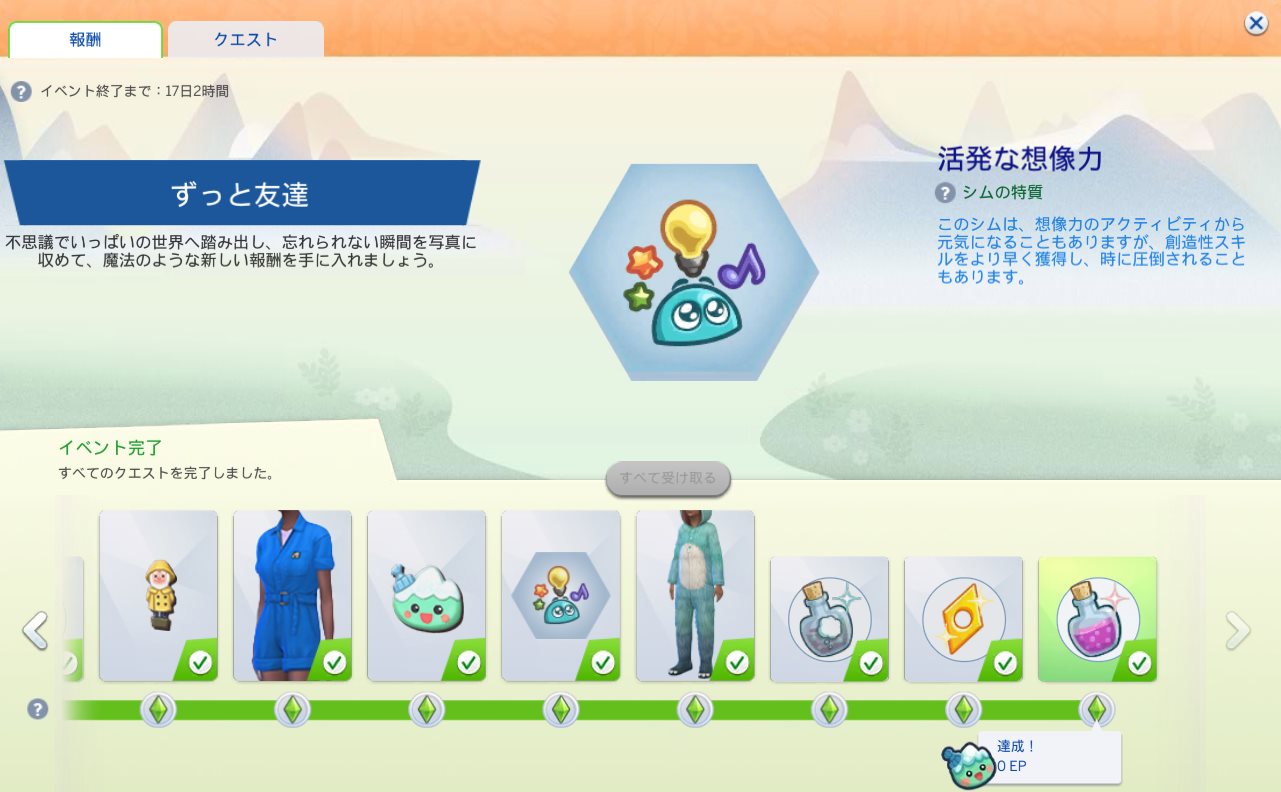Pick the pink potion bottle reward
The image size is (1281, 792).
tap(1097, 619)
